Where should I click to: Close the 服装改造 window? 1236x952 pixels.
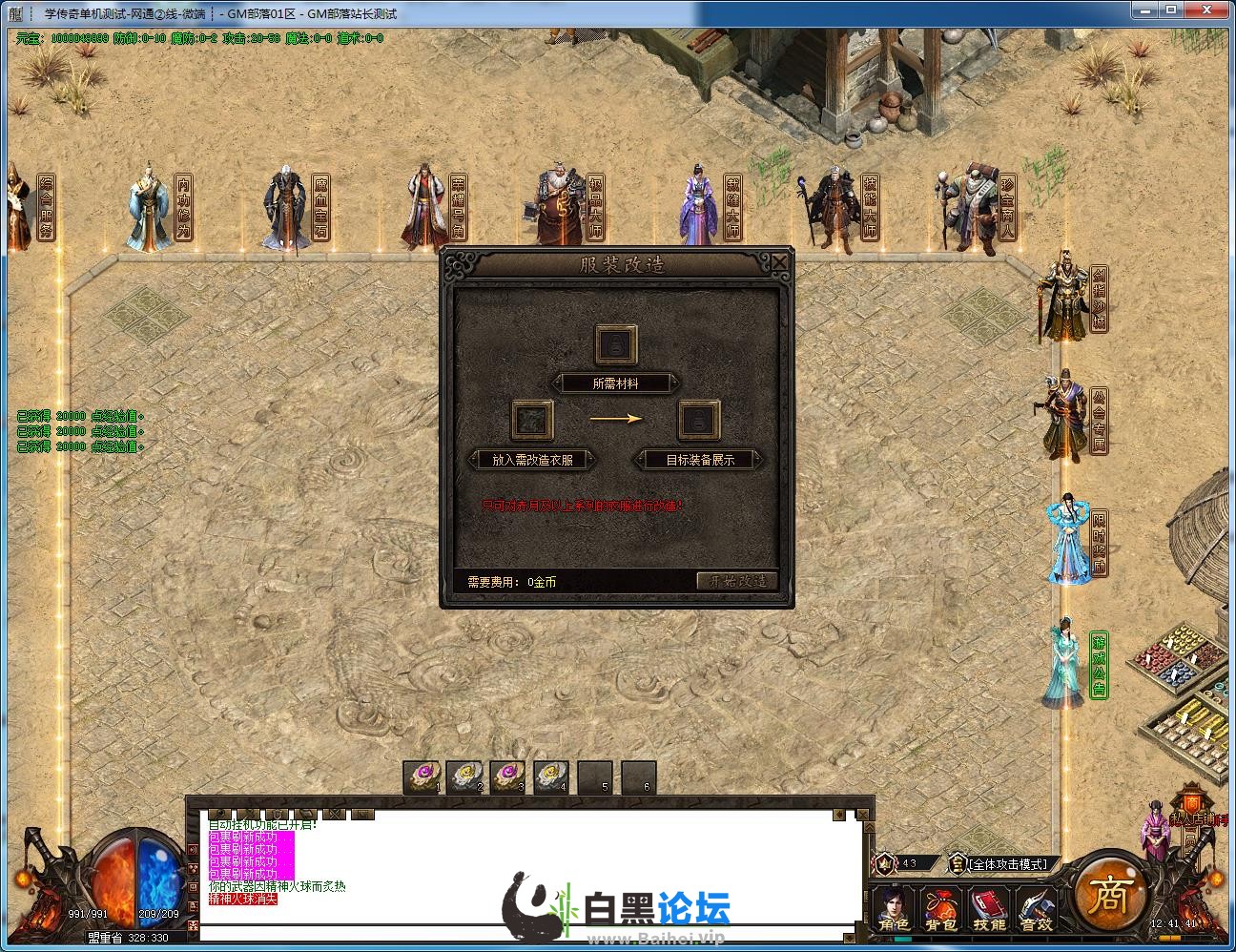pyautogui.click(x=779, y=262)
